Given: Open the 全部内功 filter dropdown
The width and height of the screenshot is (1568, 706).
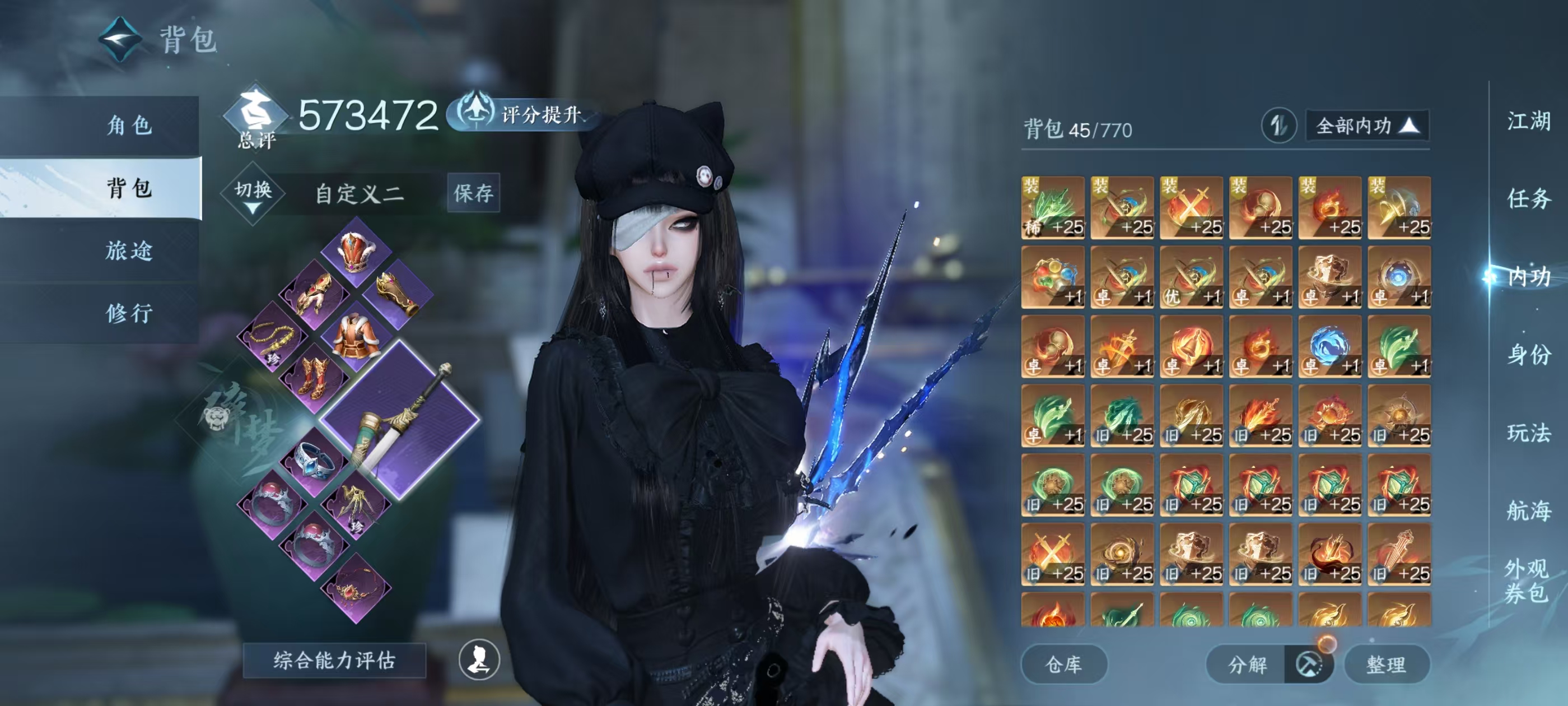Looking at the screenshot, I should 1366,126.
